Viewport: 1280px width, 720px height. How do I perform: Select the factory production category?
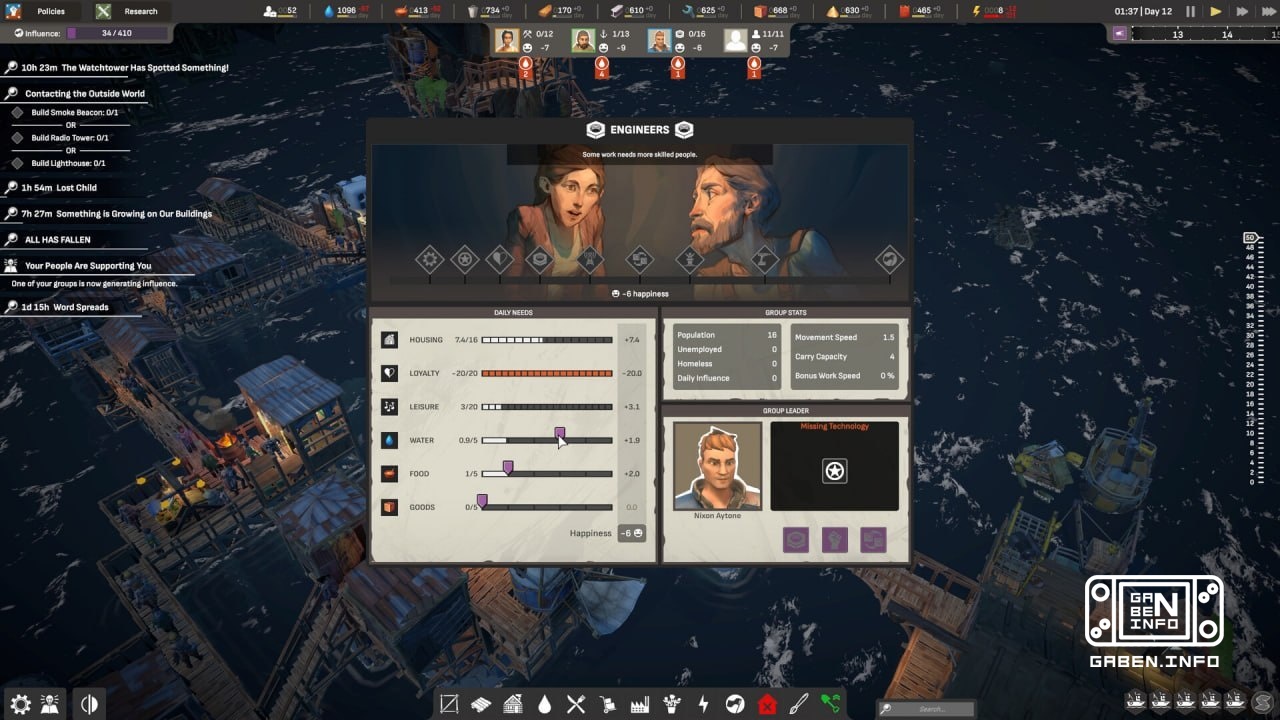click(x=640, y=703)
